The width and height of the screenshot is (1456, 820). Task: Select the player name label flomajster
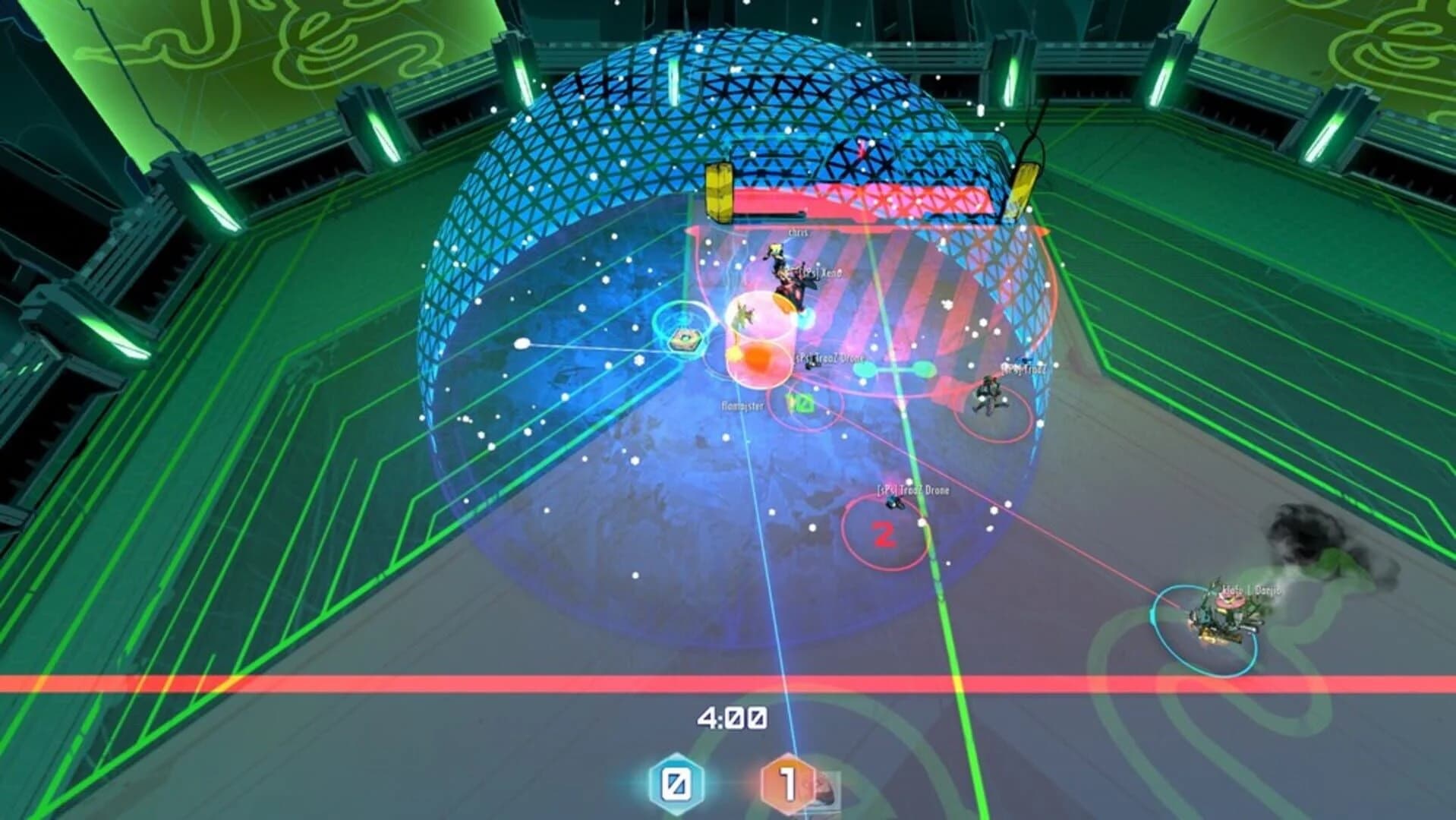[743, 405]
